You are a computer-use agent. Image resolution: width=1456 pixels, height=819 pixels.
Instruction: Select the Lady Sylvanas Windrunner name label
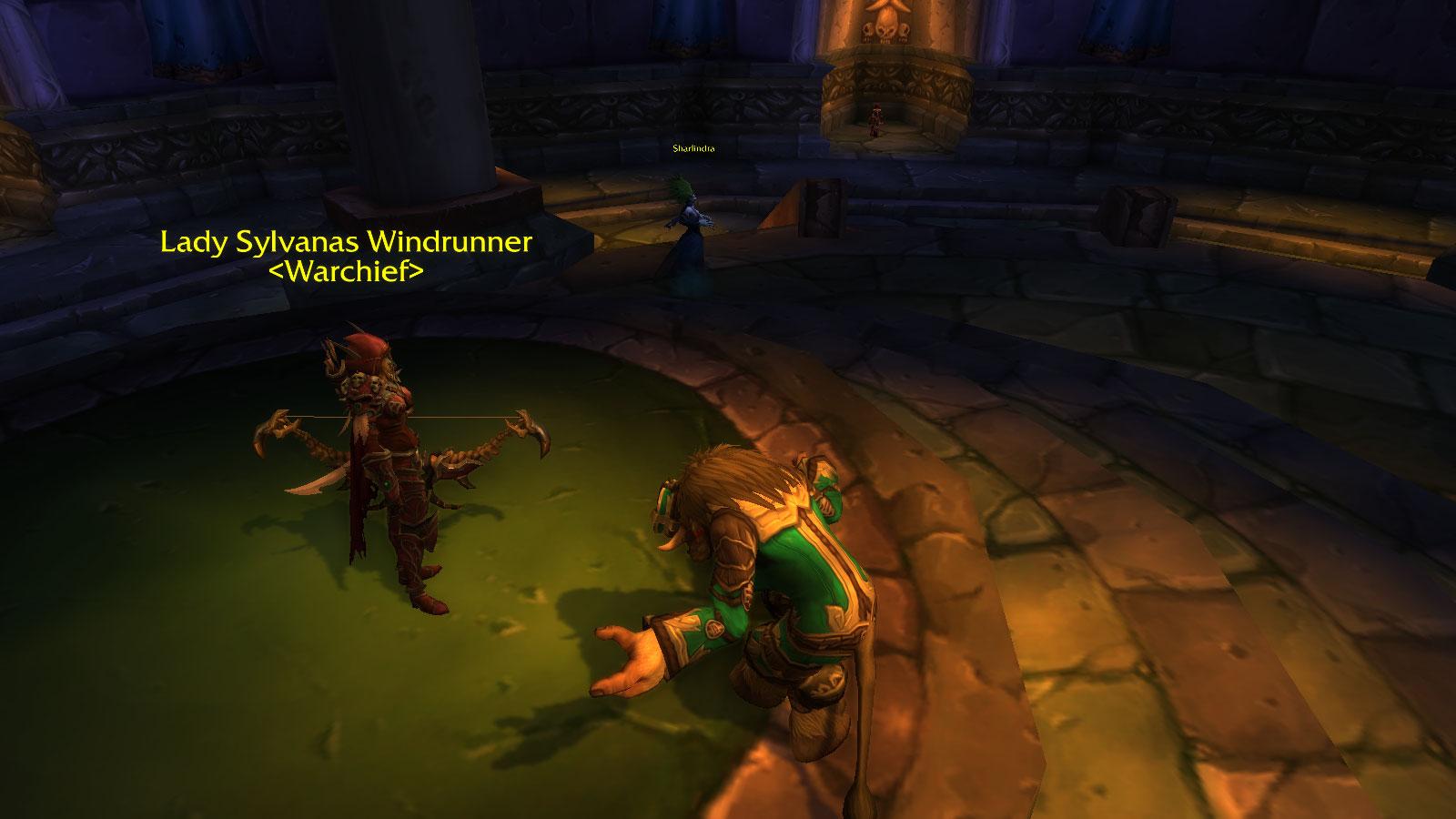[346, 242]
